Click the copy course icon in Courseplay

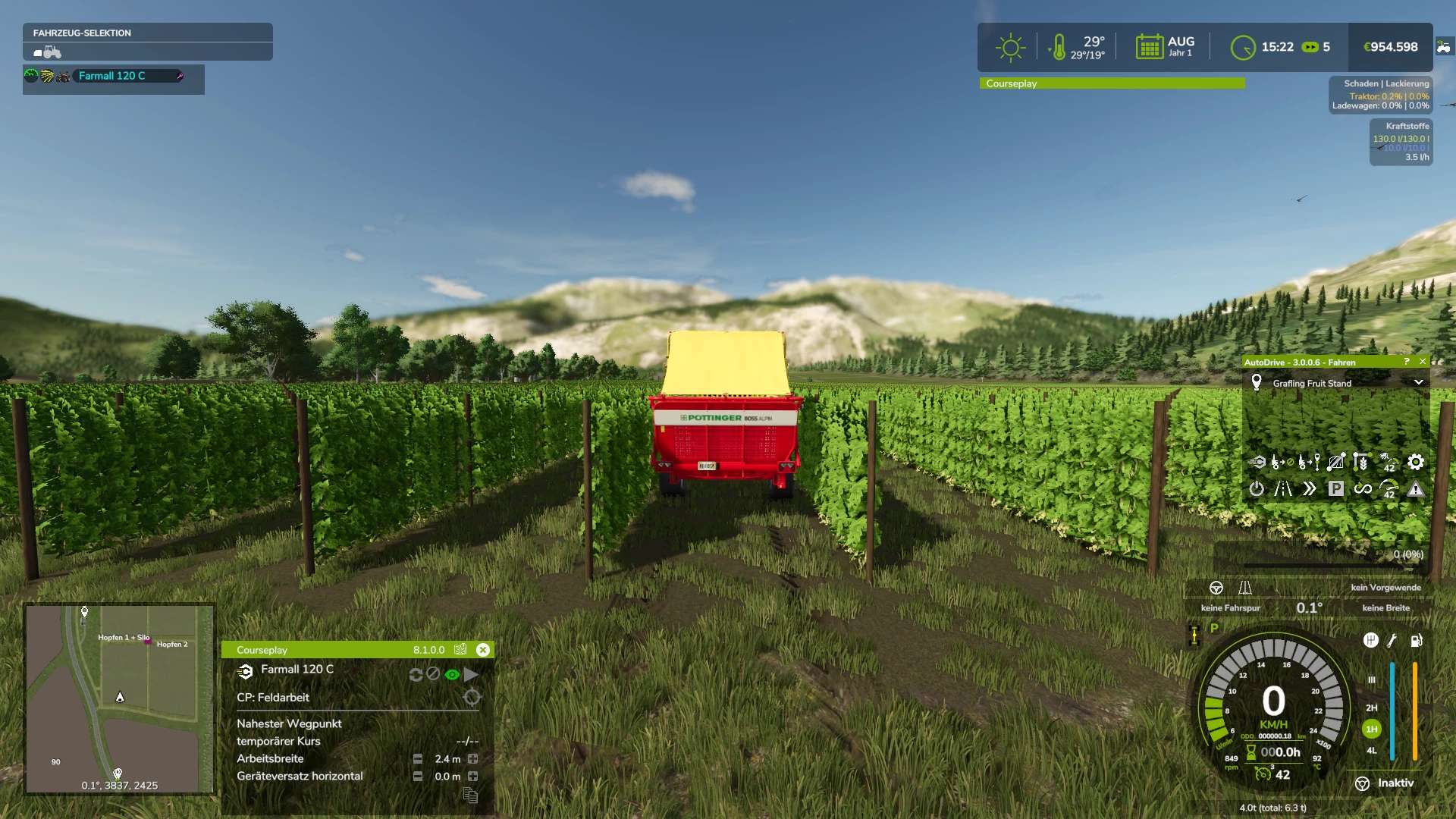click(470, 795)
